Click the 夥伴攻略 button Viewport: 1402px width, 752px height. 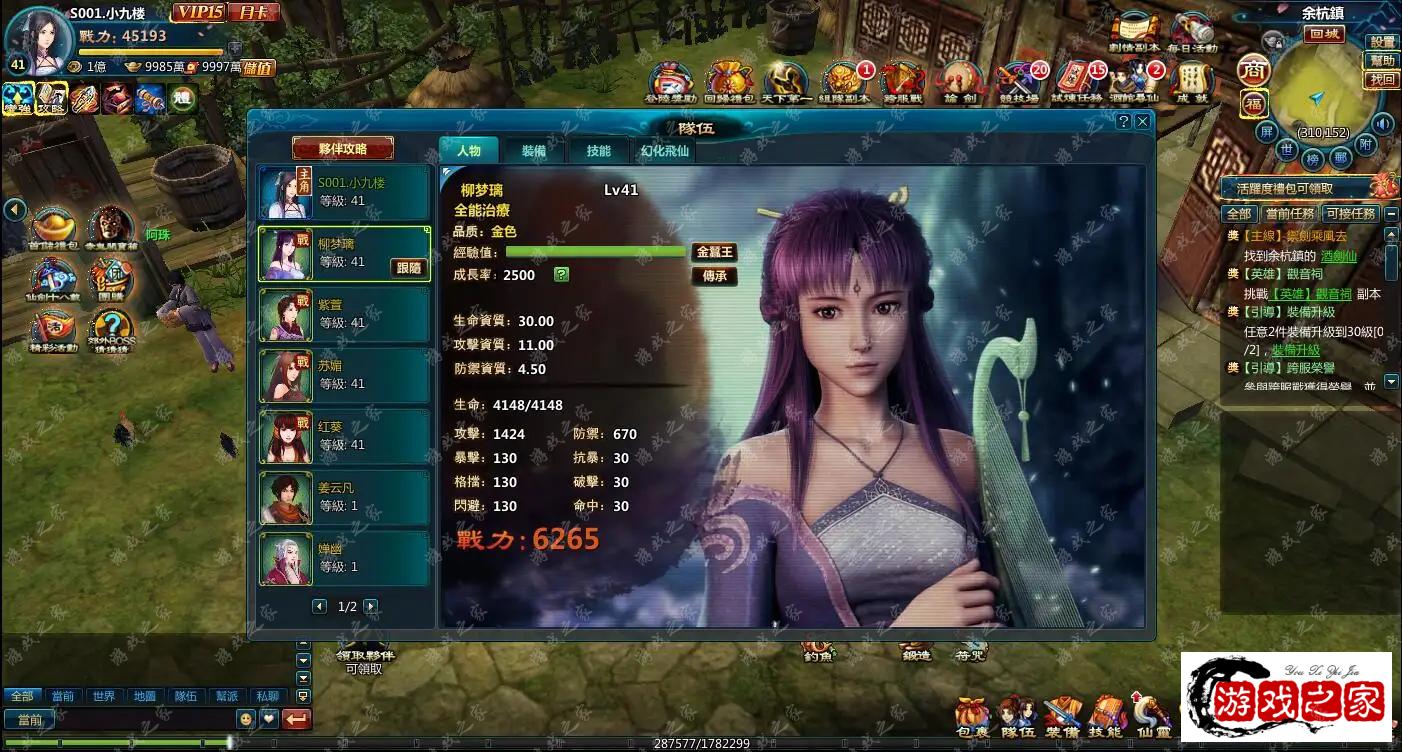343,149
